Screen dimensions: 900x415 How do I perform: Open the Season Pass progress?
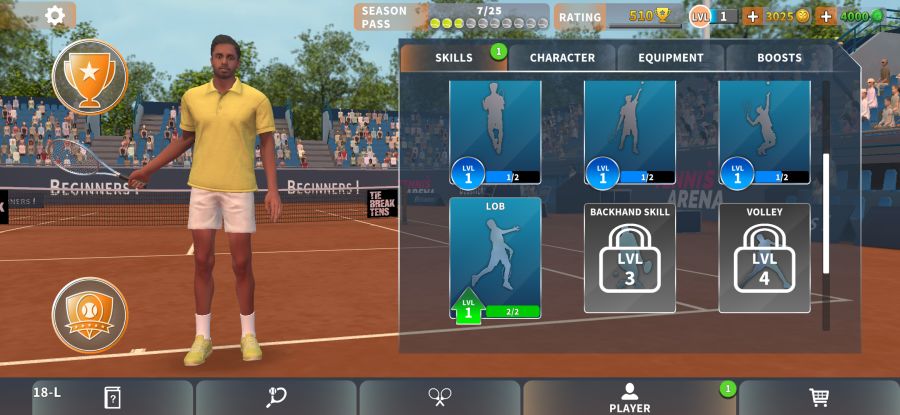point(452,17)
